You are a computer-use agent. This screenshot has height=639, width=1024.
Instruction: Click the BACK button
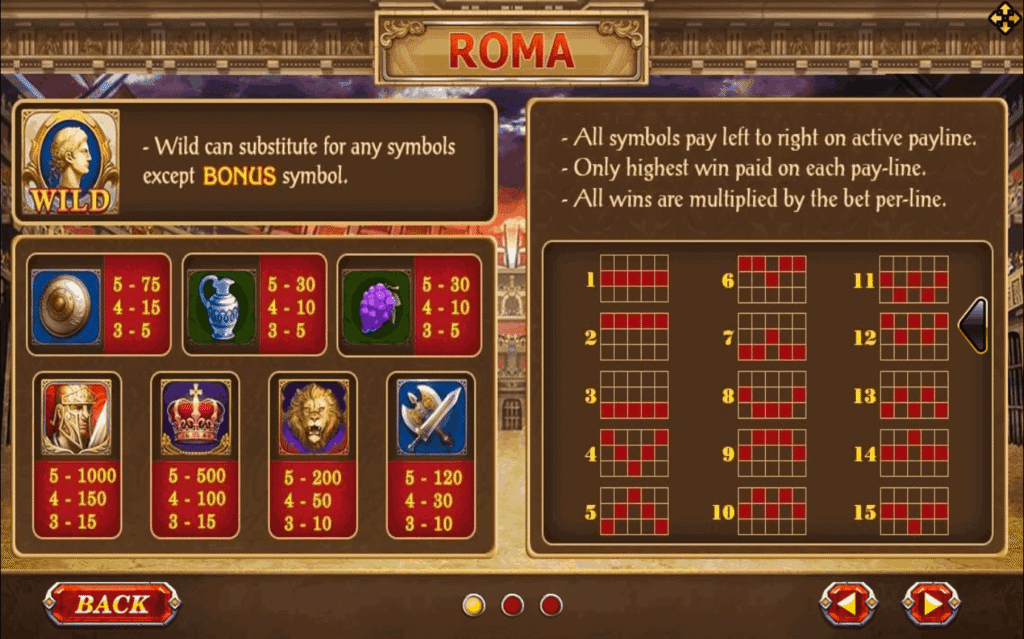click(111, 603)
